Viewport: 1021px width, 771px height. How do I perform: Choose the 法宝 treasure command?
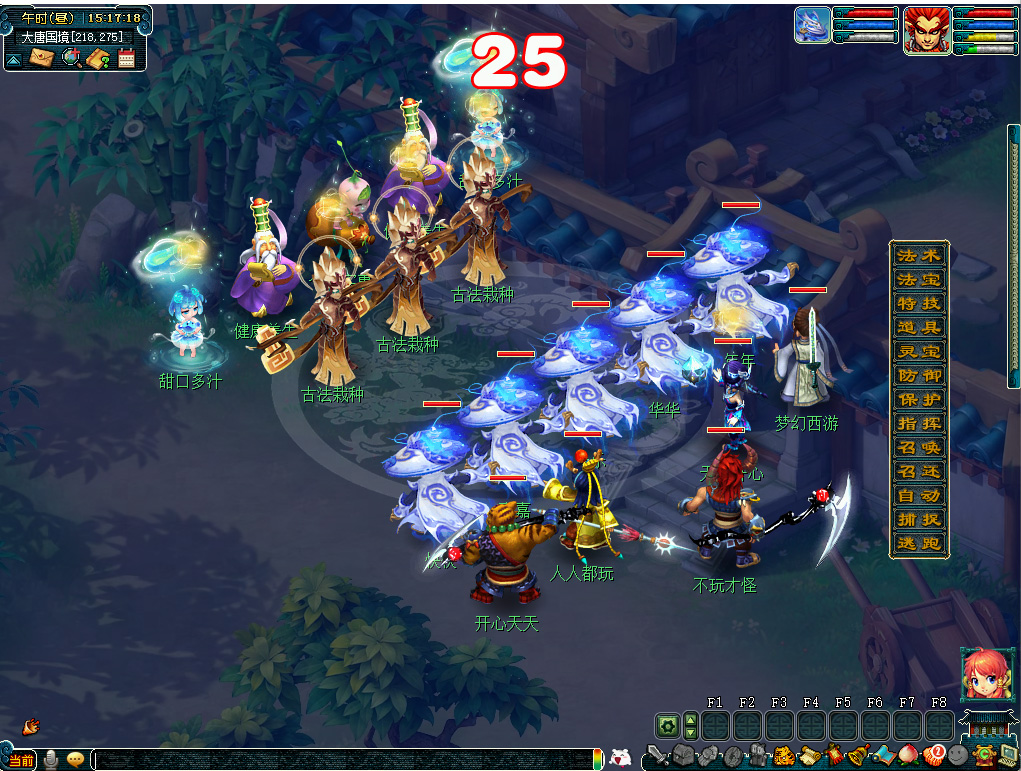click(918, 279)
